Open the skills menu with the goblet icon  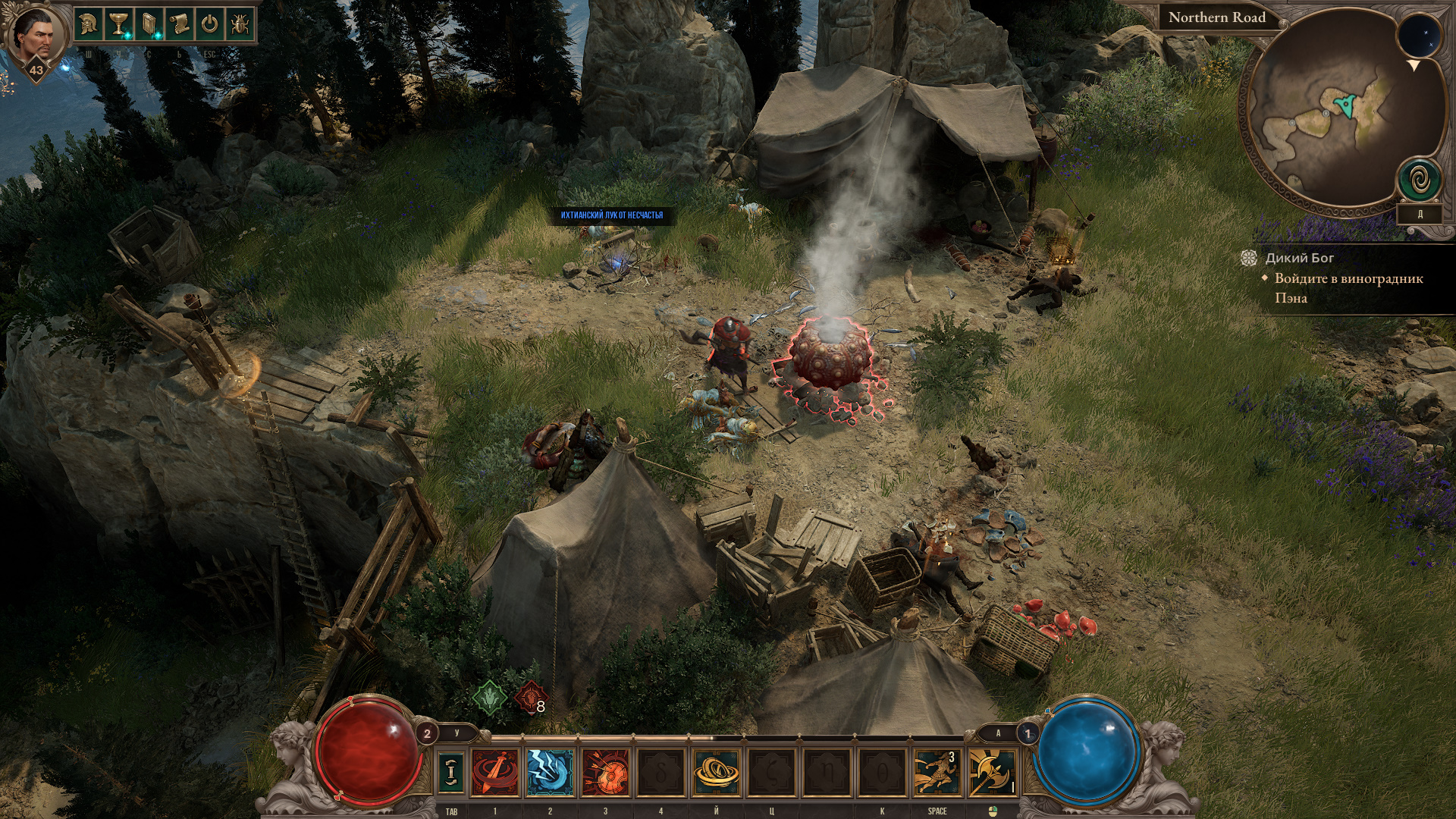[x=118, y=24]
